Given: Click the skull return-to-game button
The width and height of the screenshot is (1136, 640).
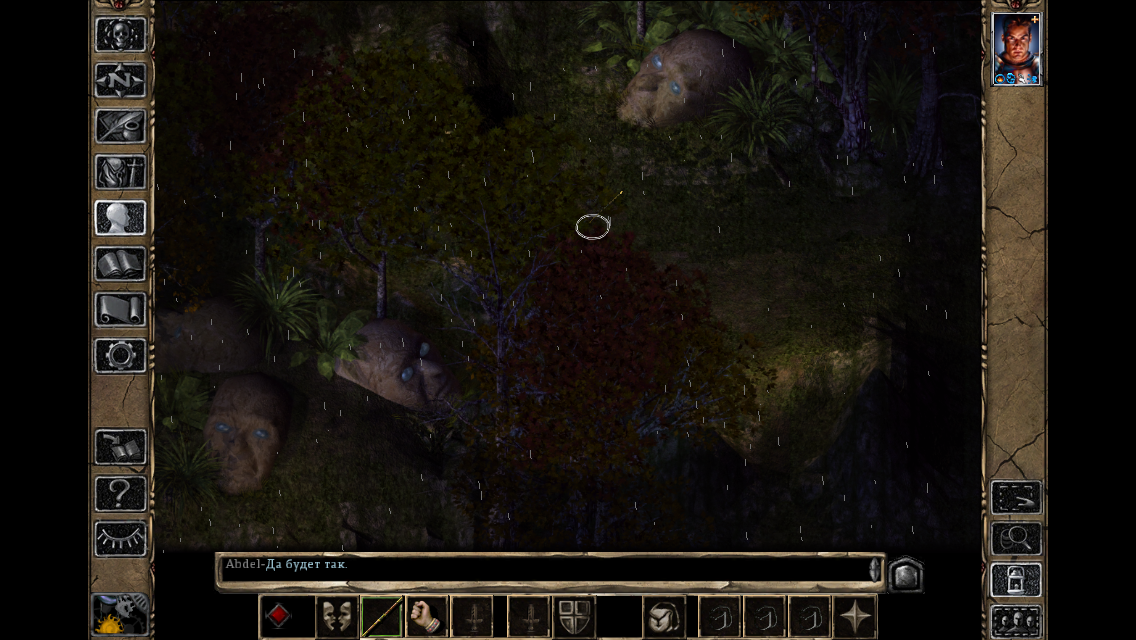Looking at the screenshot, I should click(120, 34).
